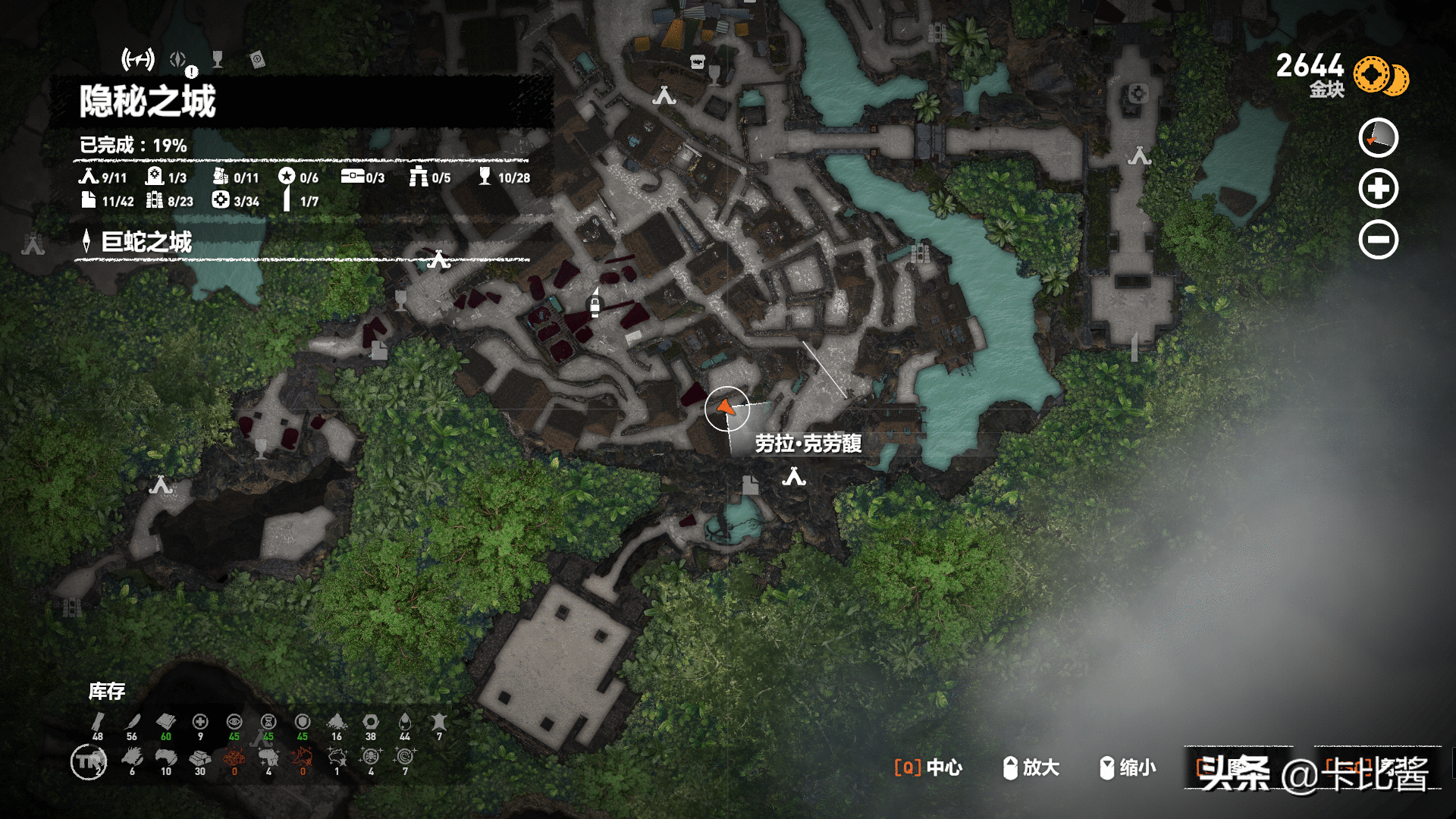Open the compass tab with exclamation alert
This screenshot has width=1456, height=819.
(179, 60)
